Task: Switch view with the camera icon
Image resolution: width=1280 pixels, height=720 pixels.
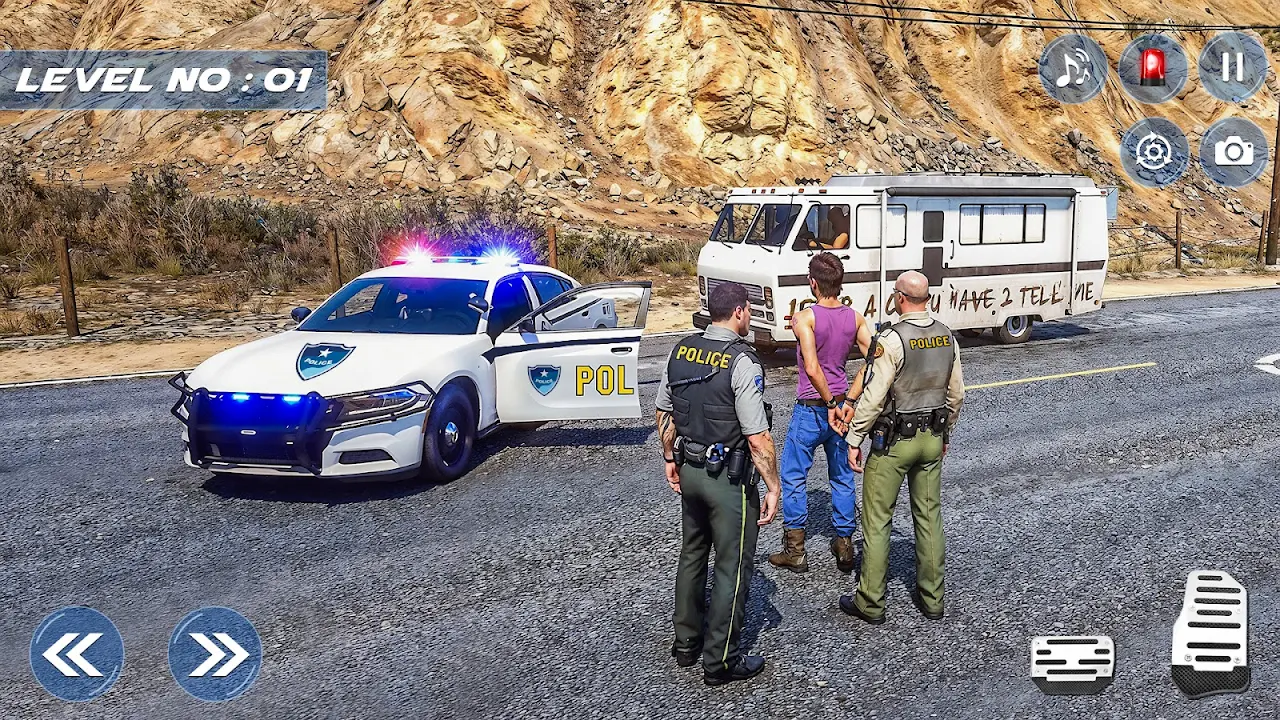Action: click(x=1234, y=152)
